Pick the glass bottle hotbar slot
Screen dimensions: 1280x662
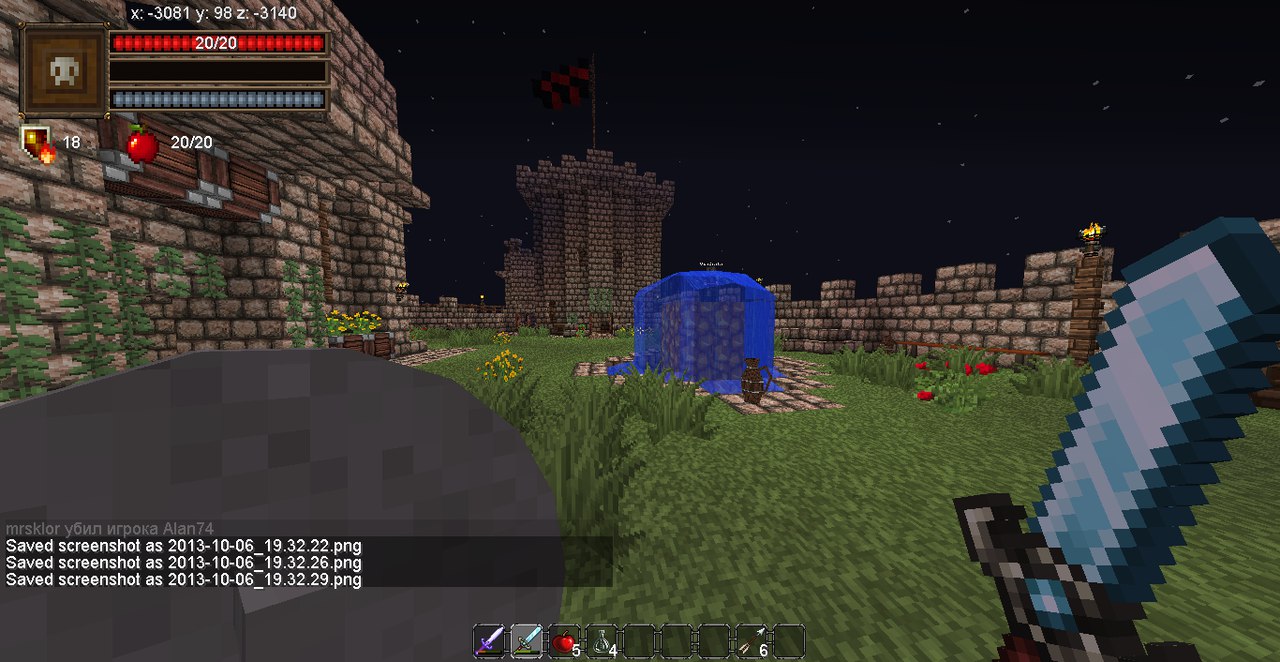pyautogui.click(x=602, y=641)
